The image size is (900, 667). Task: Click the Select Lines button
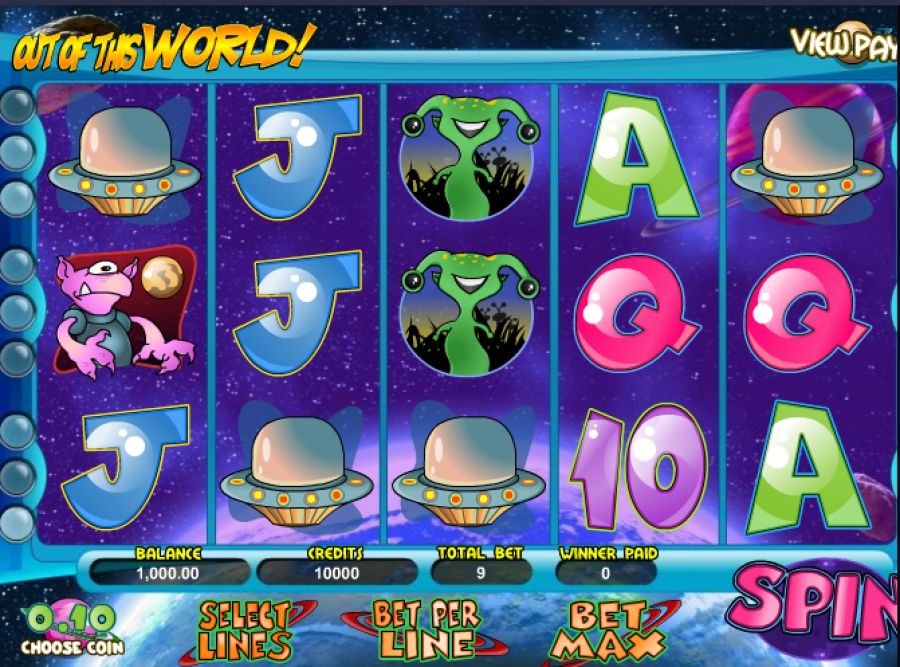click(x=247, y=630)
